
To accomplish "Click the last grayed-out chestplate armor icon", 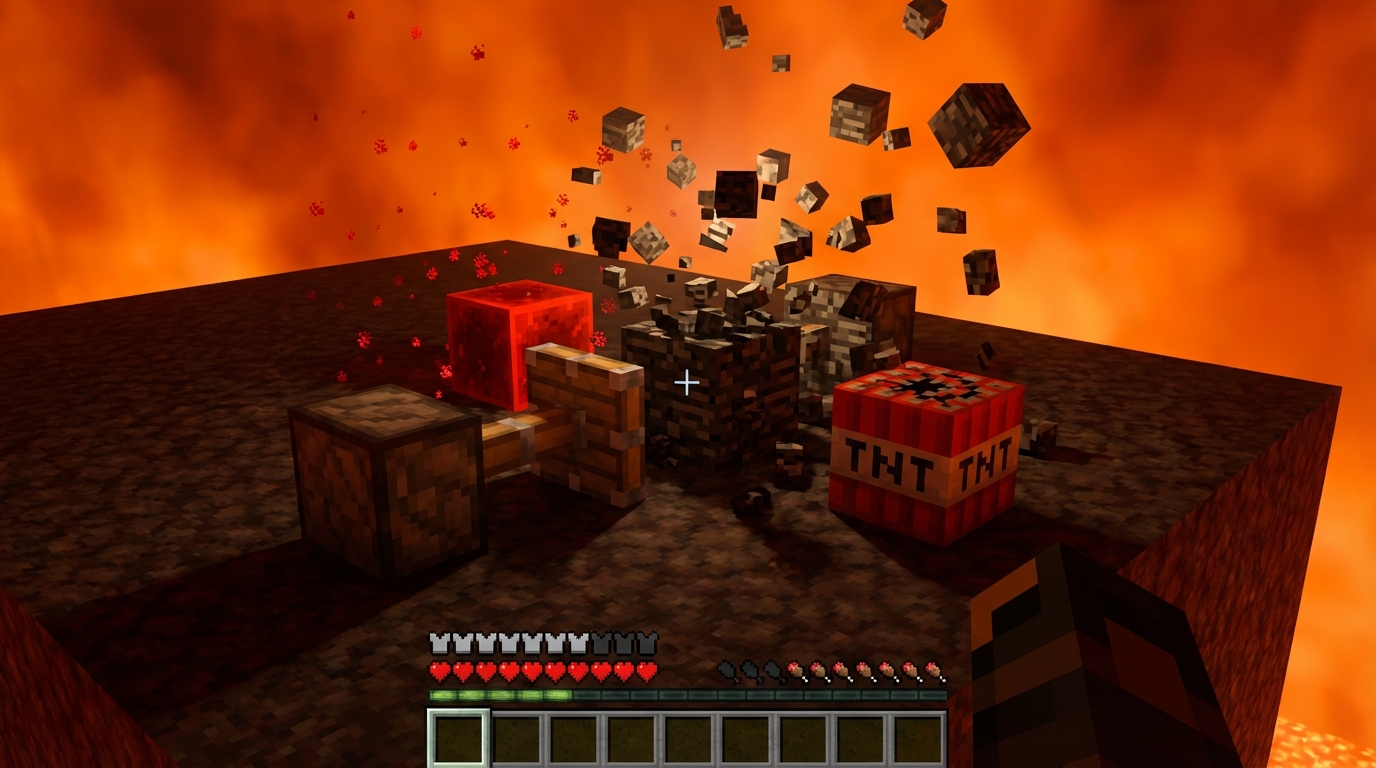I will (x=648, y=643).
